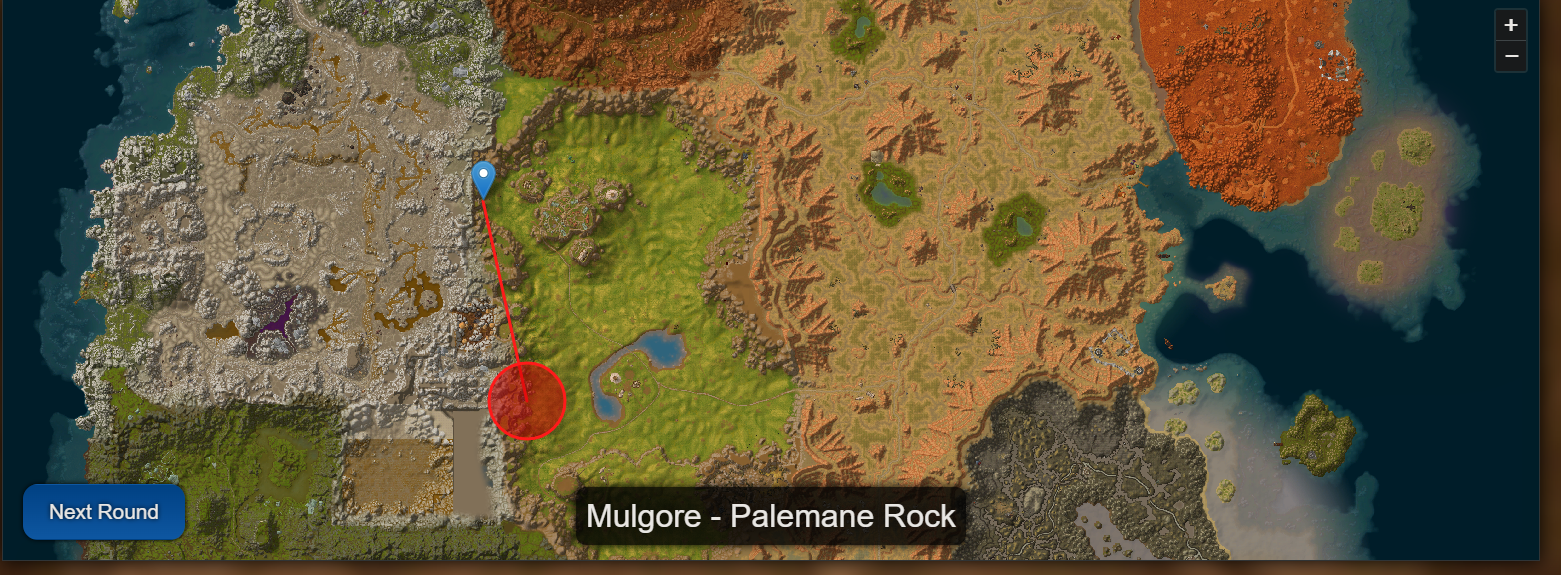This screenshot has width=1561, height=575.
Task: Go to the Next Round
Action: pos(104,512)
